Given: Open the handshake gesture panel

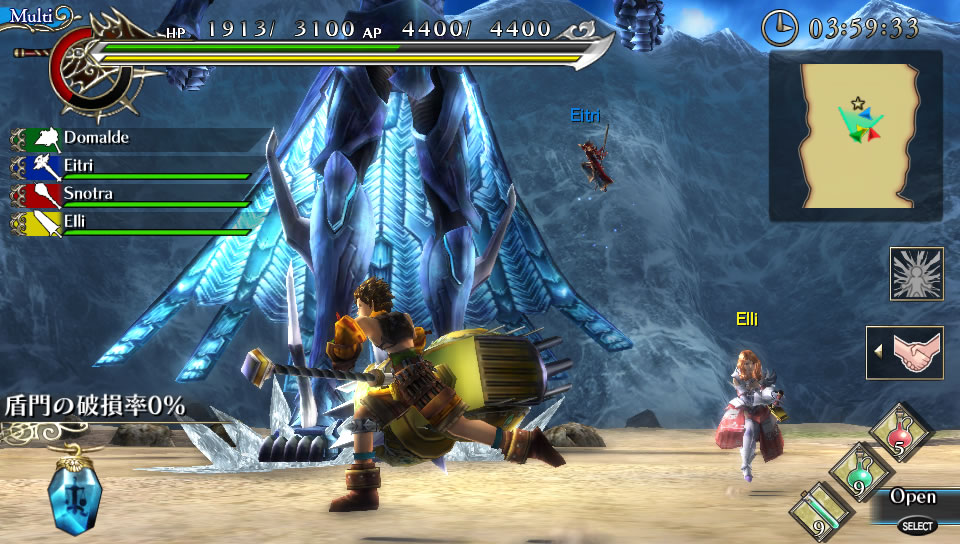Looking at the screenshot, I should [906, 353].
